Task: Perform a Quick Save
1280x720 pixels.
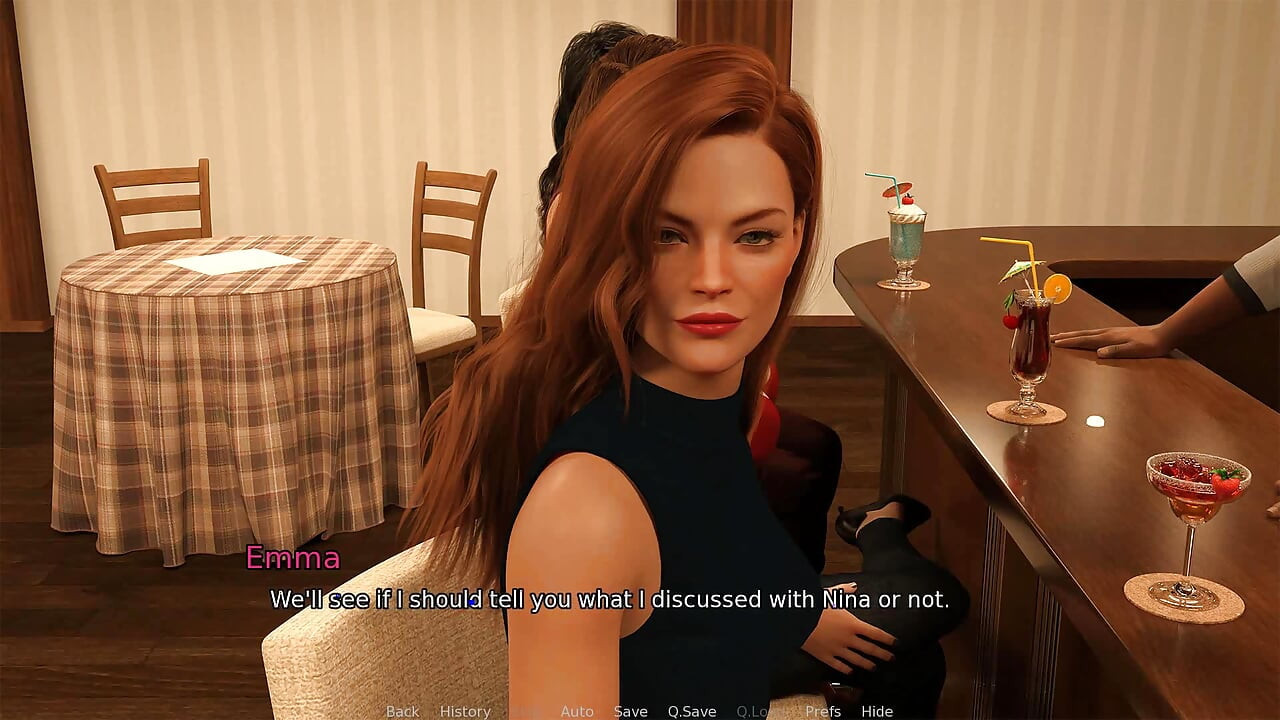Action: [x=693, y=711]
